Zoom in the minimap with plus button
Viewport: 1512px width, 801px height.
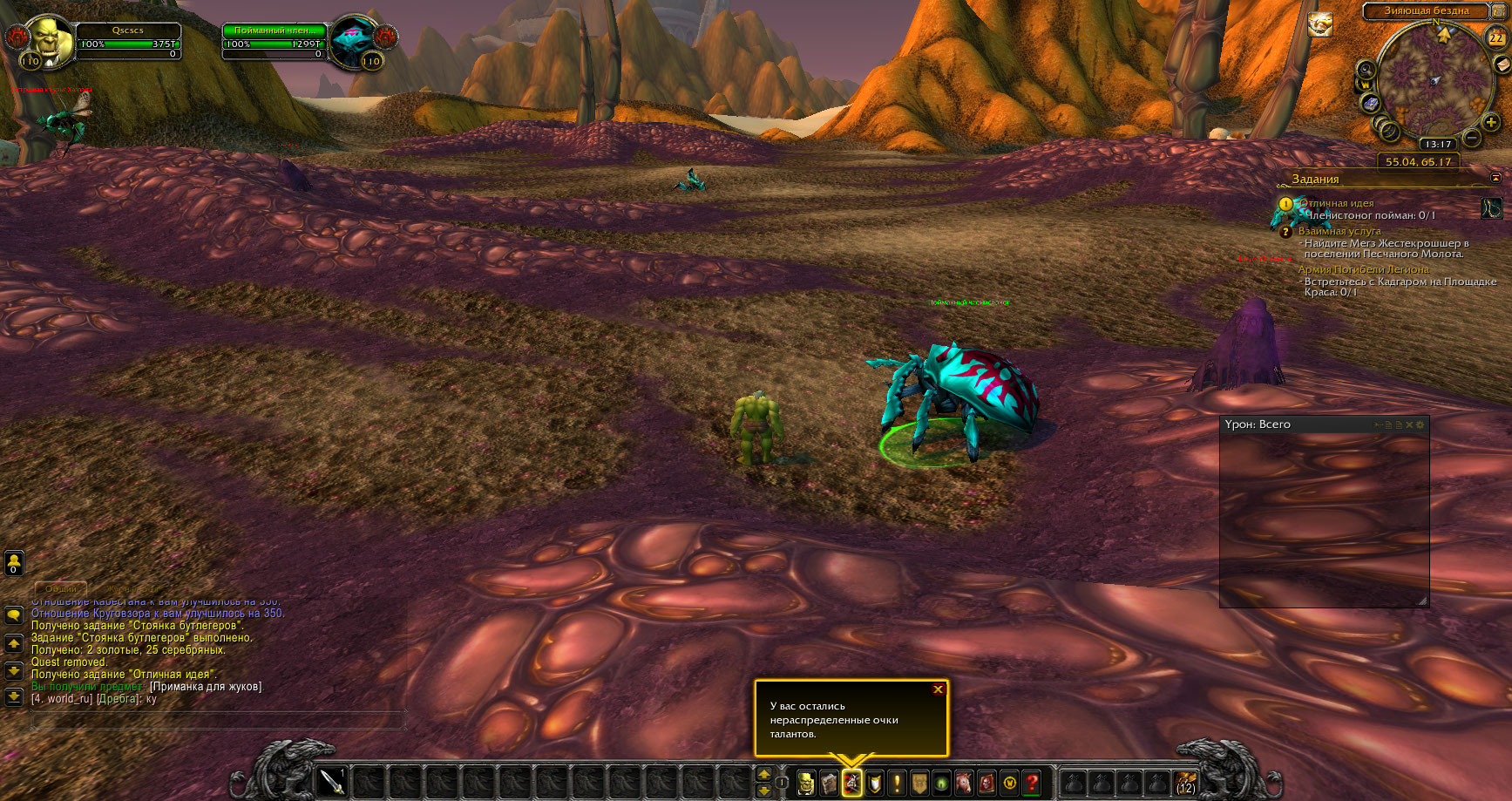[x=1491, y=123]
